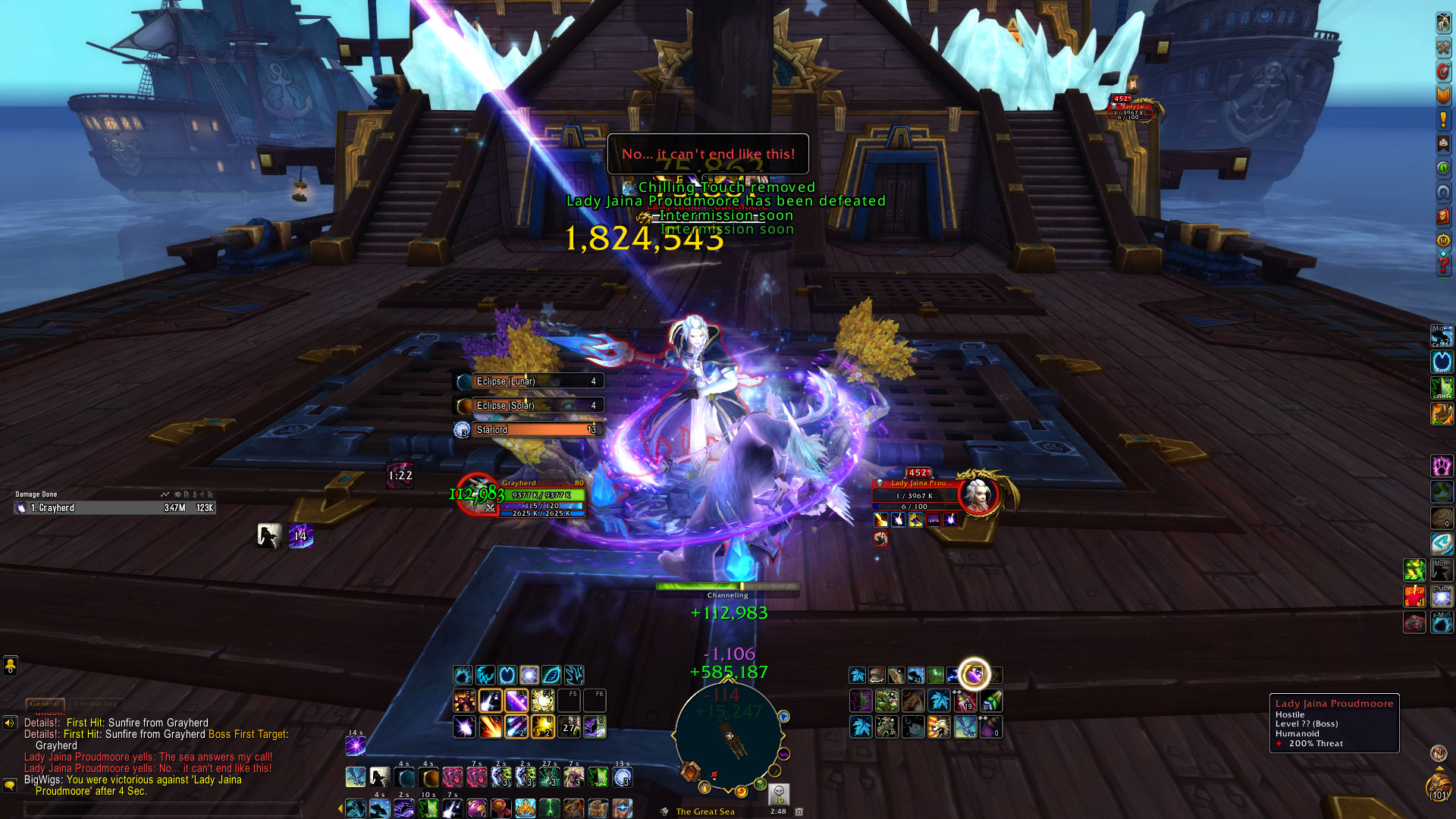Open the professions crossed-hammers button
Image resolution: width=1456 pixels, height=819 pixels.
pos(1442,47)
